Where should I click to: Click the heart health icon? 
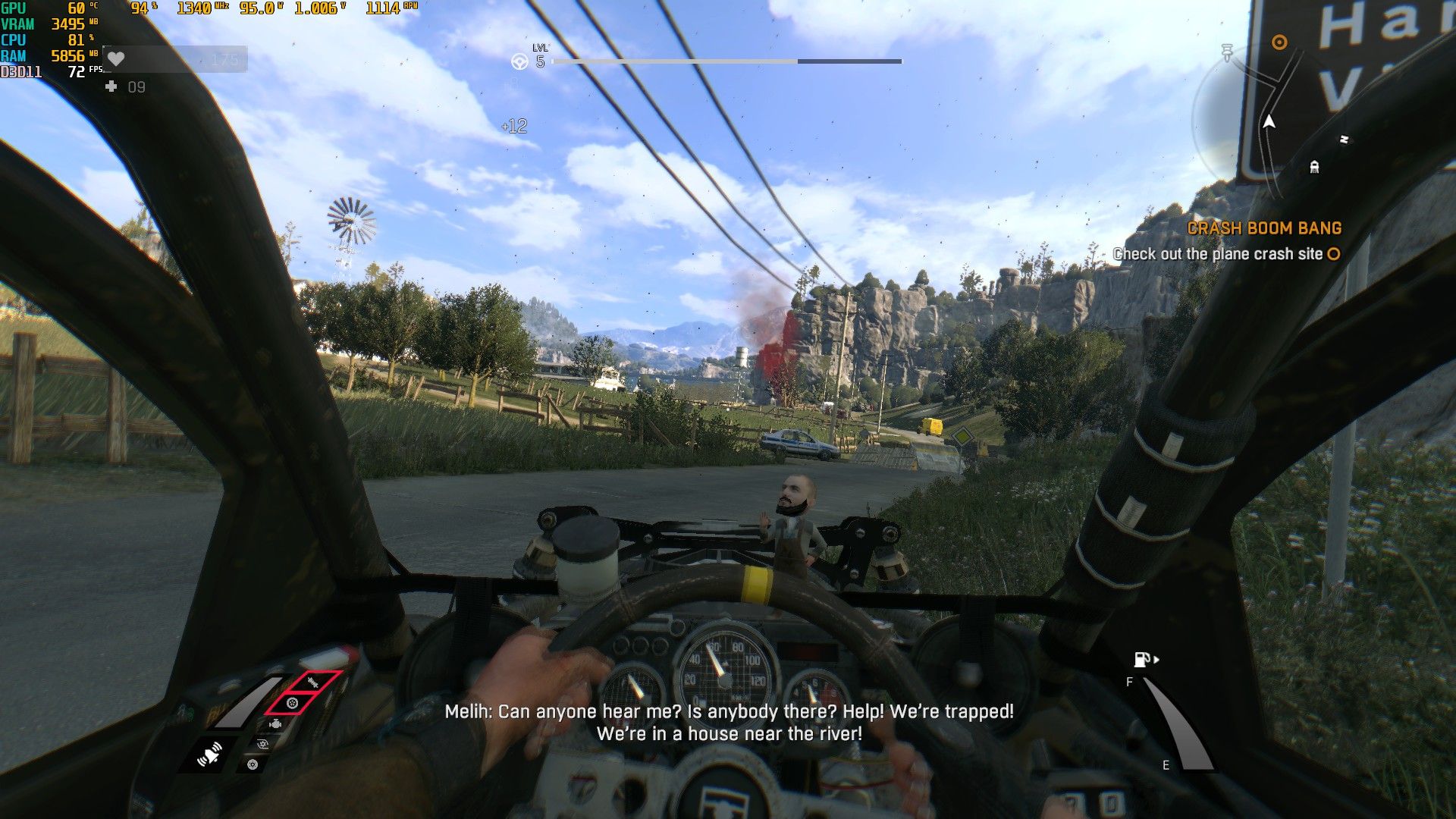coord(115,58)
